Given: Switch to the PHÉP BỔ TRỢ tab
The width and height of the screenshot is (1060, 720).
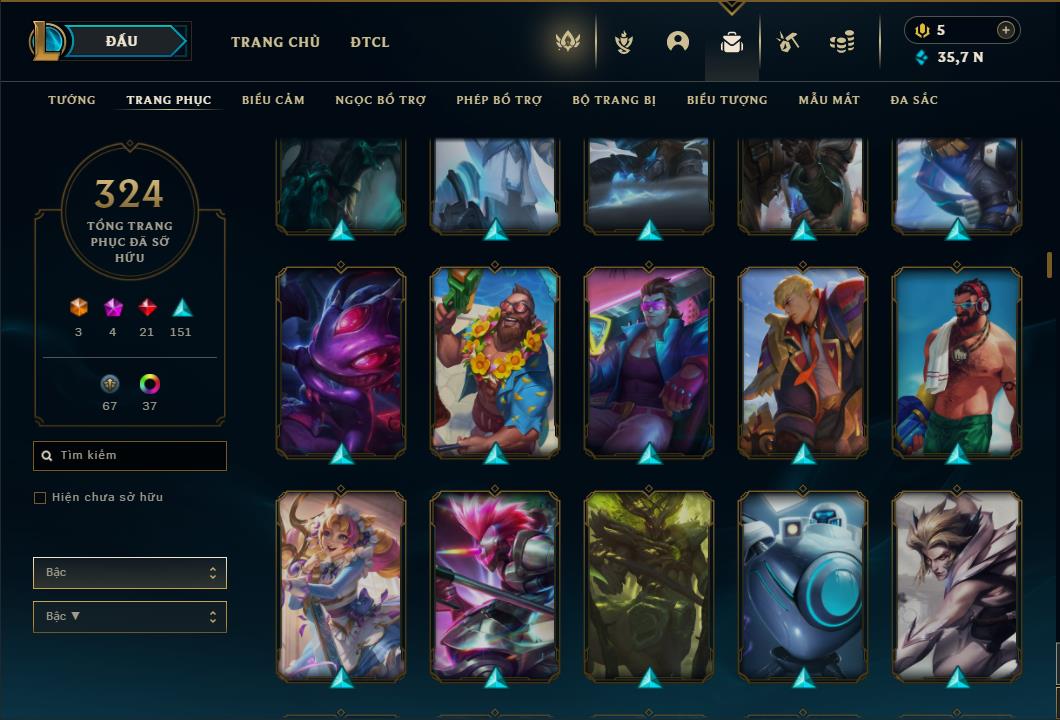Looking at the screenshot, I should tap(499, 100).
